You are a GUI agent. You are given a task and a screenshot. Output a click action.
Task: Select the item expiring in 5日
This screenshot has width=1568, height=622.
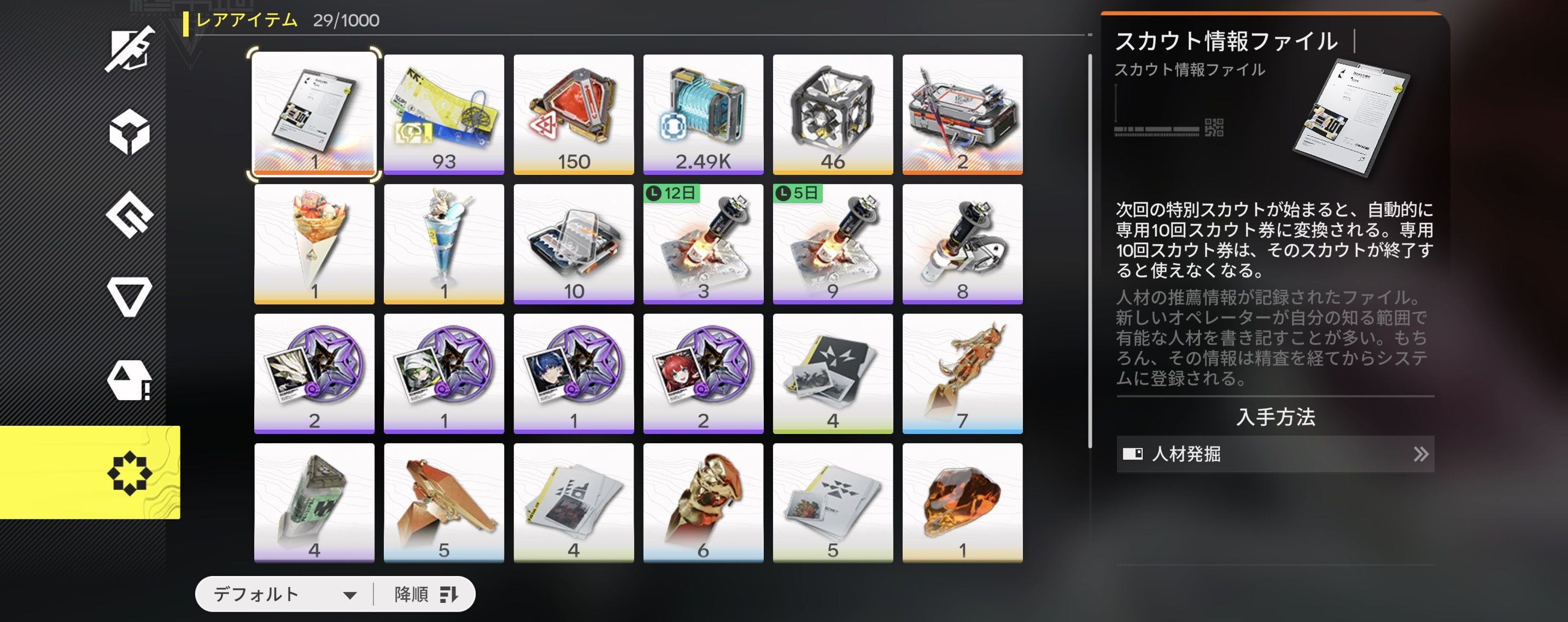pos(833,243)
